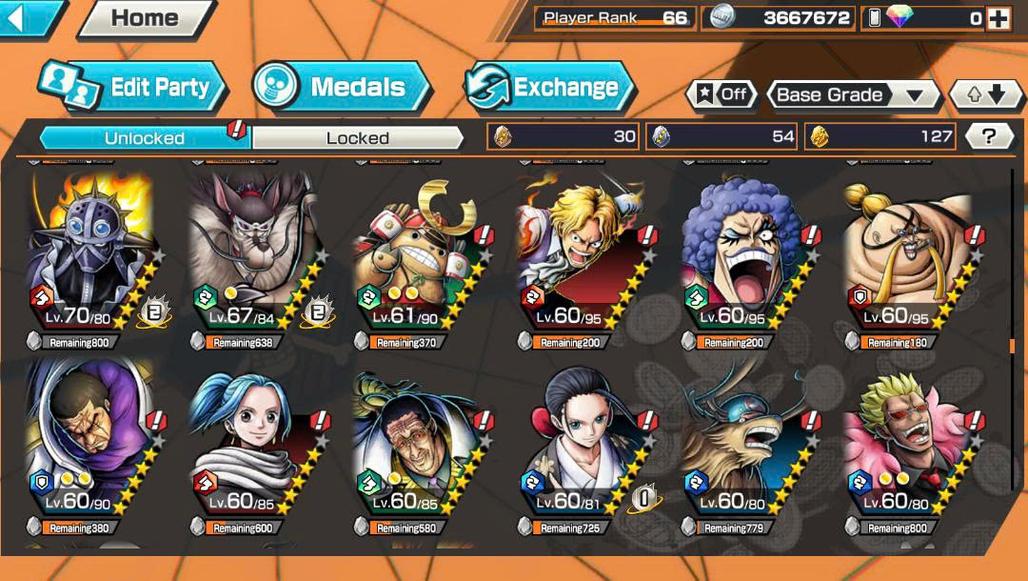
Task: Add rainbow diamonds with the plus button
Action: (x=998, y=18)
